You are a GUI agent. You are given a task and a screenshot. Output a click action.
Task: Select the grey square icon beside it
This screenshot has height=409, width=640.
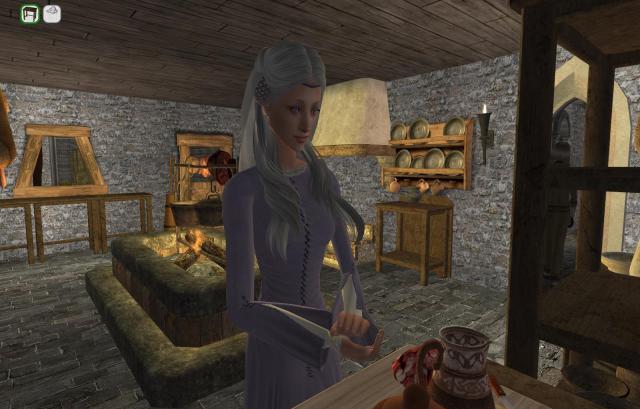[52, 13]
